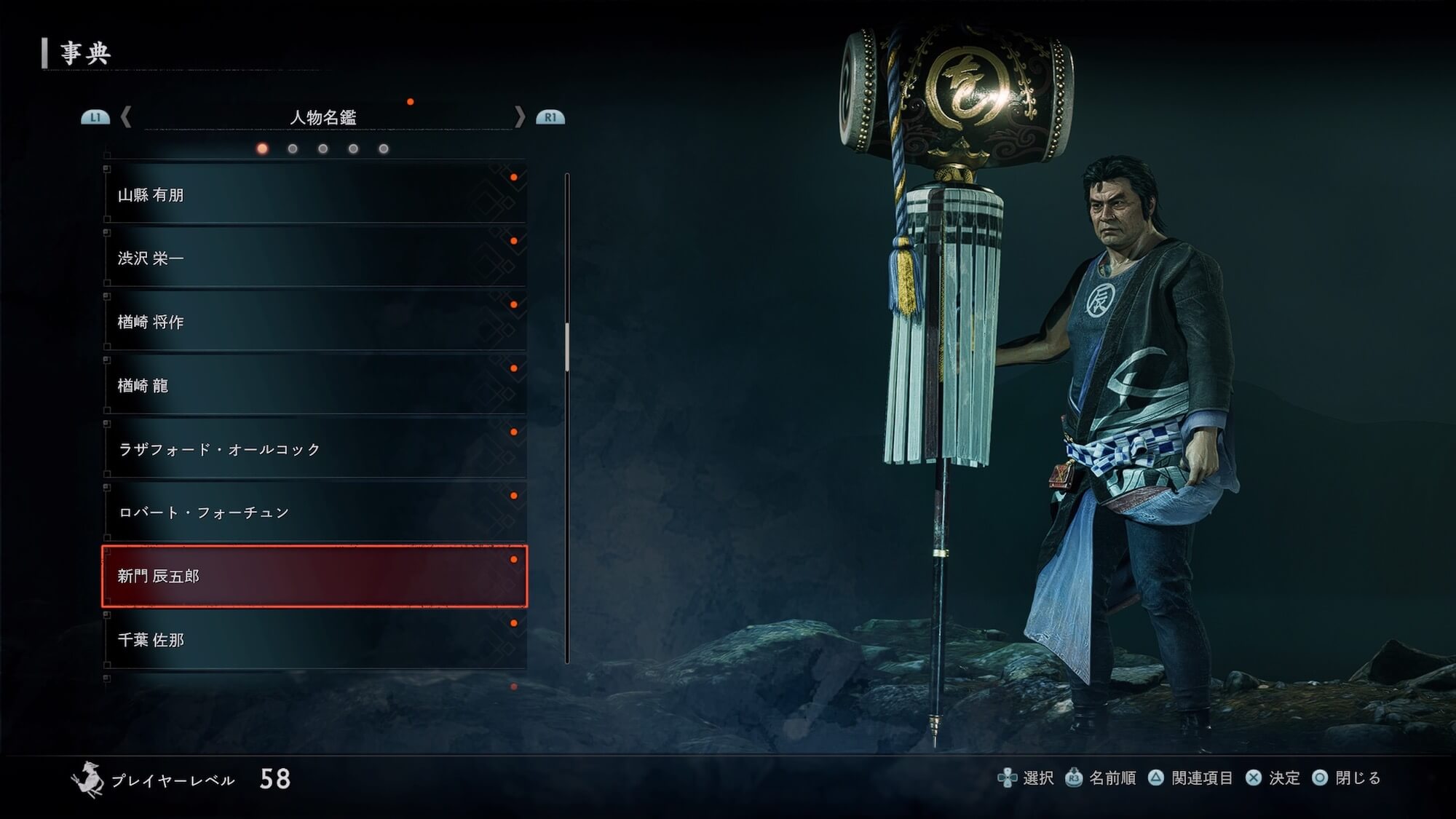This screenshot has height=819, width=1456.
Task: Switch to the second category page dot
Action: (x=293, y=149)
